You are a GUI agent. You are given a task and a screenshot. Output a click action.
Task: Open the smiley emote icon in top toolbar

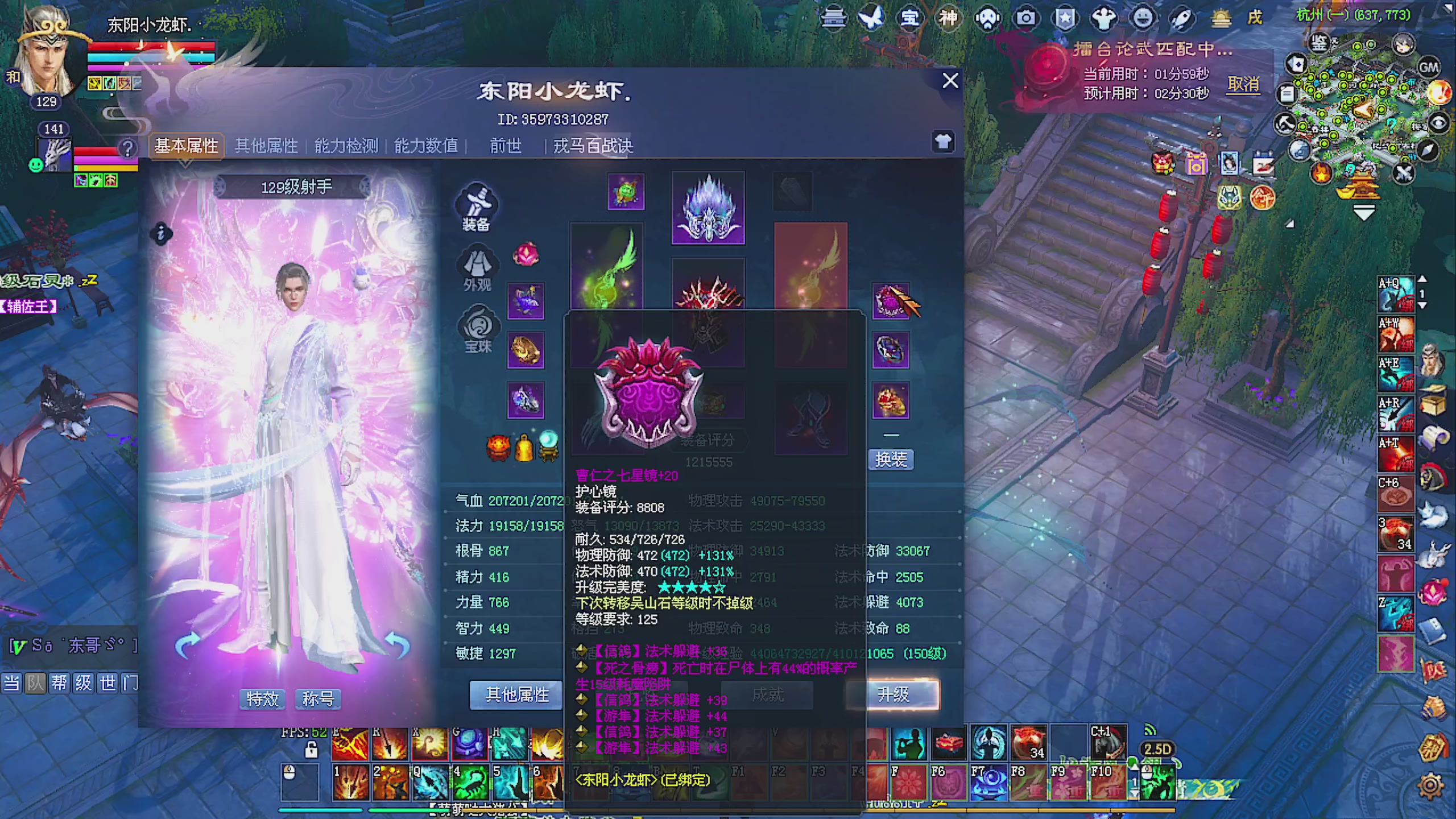1143,18
